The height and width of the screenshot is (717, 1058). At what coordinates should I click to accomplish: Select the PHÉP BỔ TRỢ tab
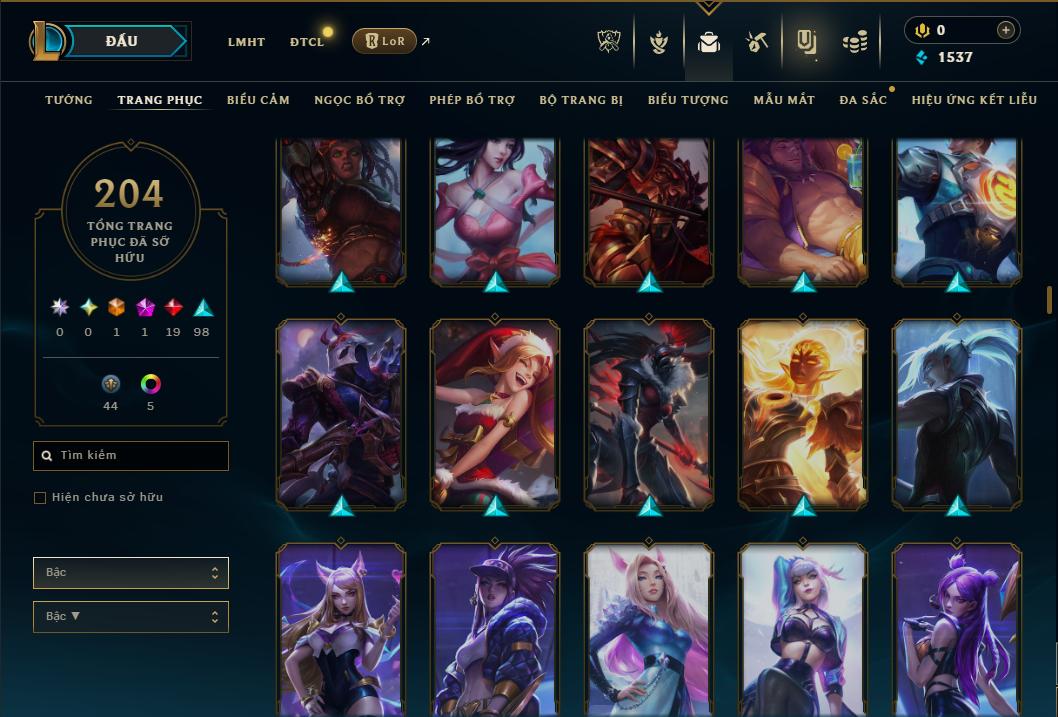(472, 100)
